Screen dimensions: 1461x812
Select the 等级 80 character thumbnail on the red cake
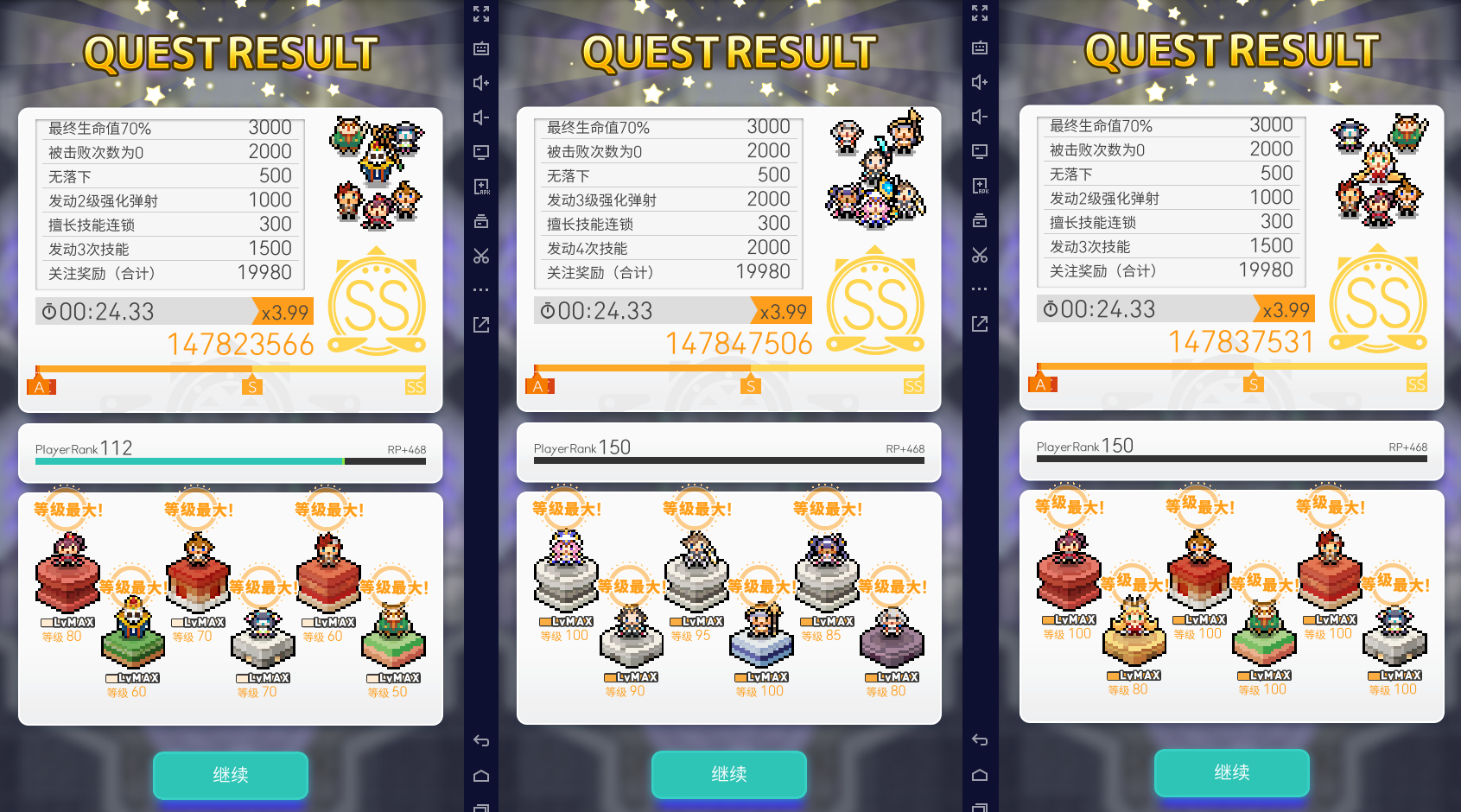[x=67, y=574]
